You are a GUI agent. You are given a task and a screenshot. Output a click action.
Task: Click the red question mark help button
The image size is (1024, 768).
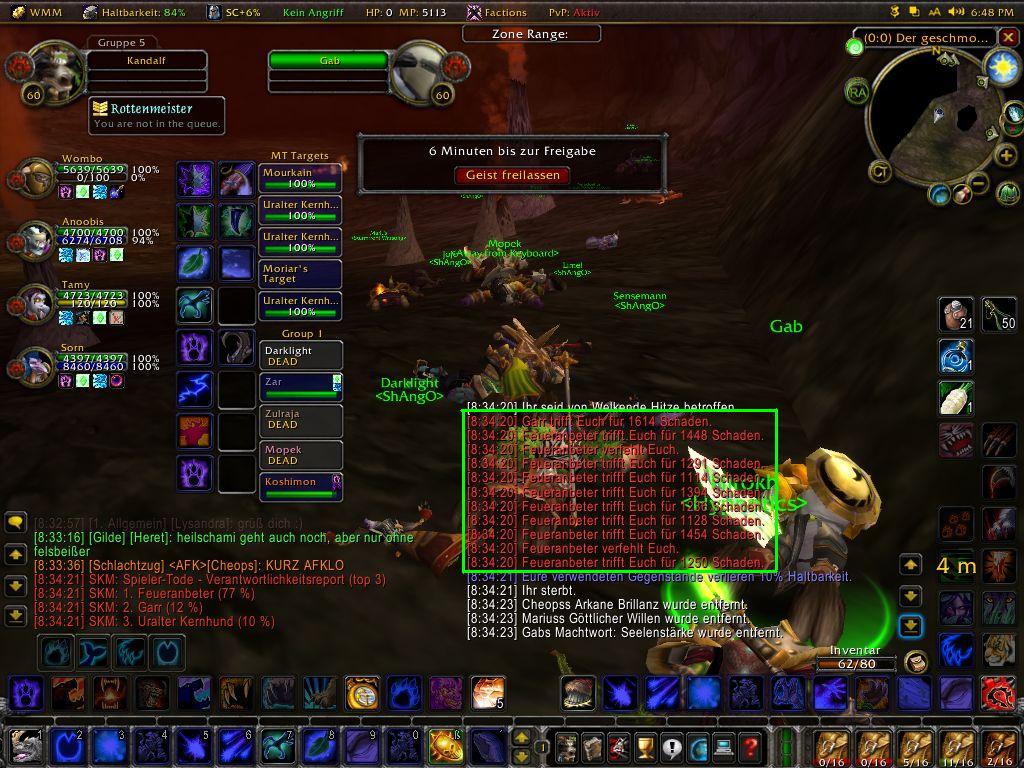[750, 746]
